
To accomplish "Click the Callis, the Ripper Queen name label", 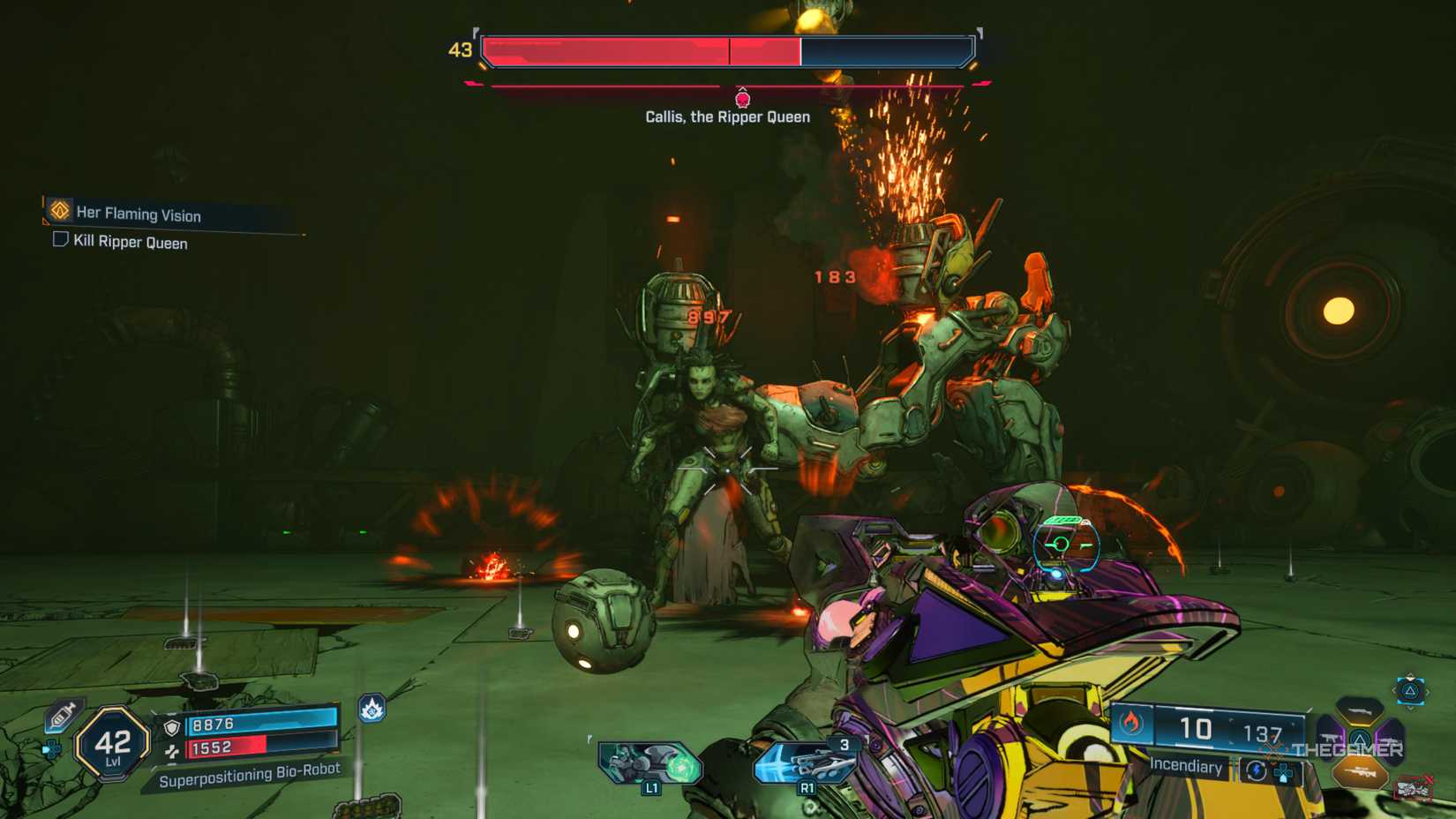I will click(x=727, y=116).
